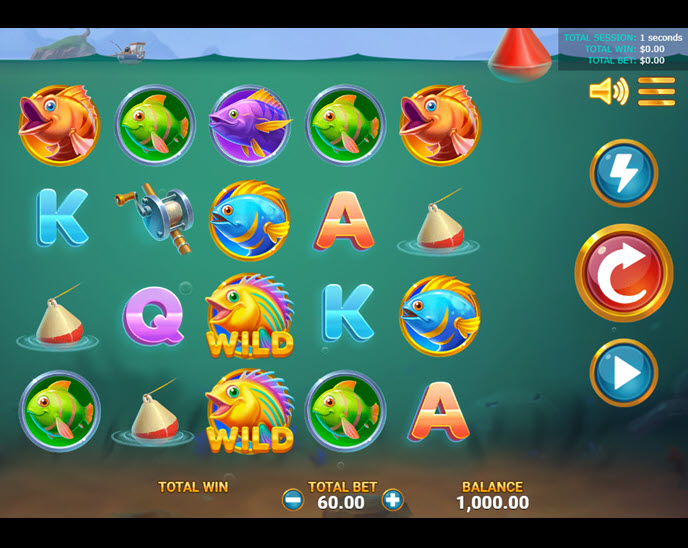Open the hamburger menu
This screenshot has width=688, height=548.
click(657, 92)
